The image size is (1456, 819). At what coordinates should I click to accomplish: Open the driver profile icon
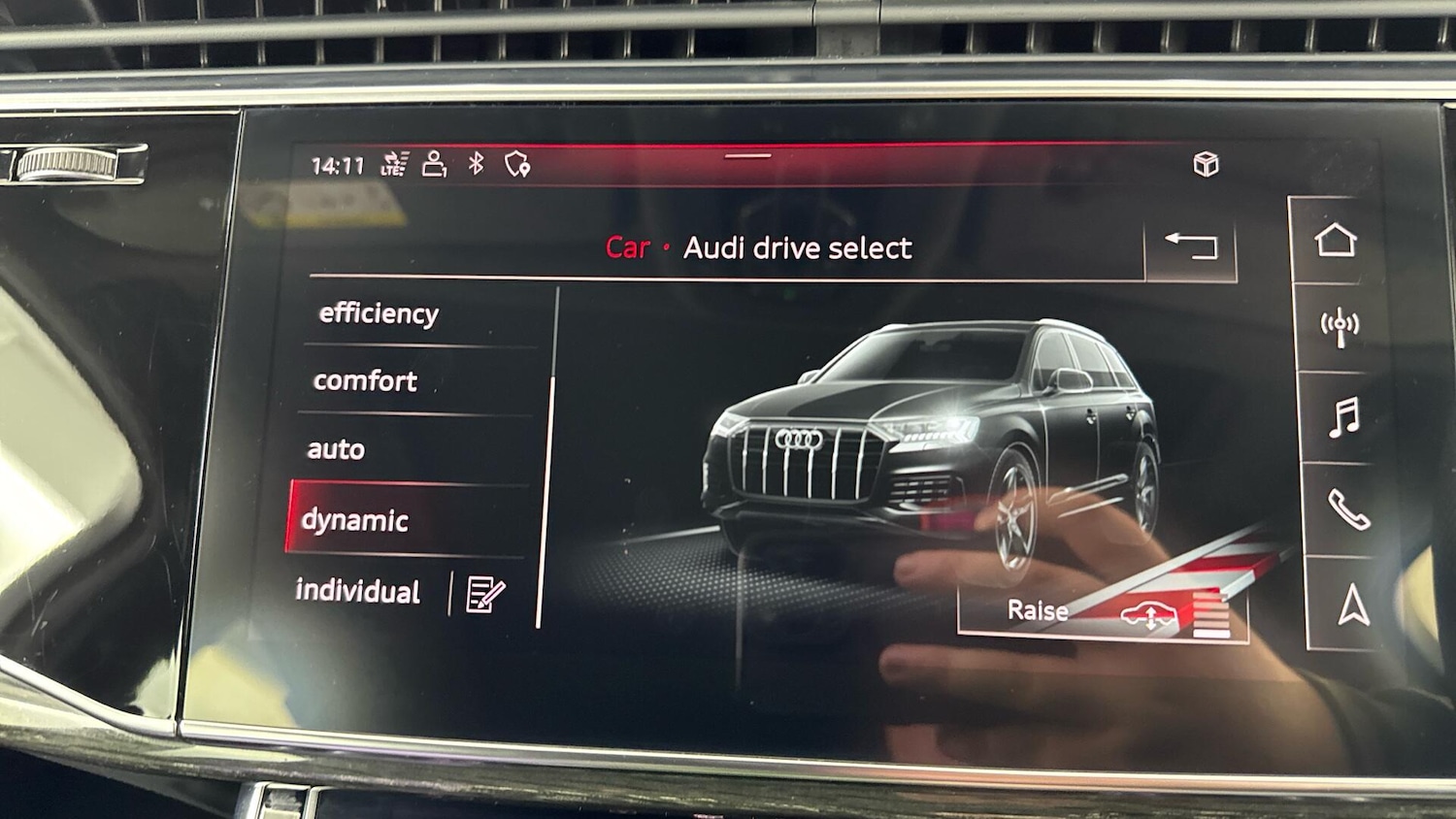(433, 164)
